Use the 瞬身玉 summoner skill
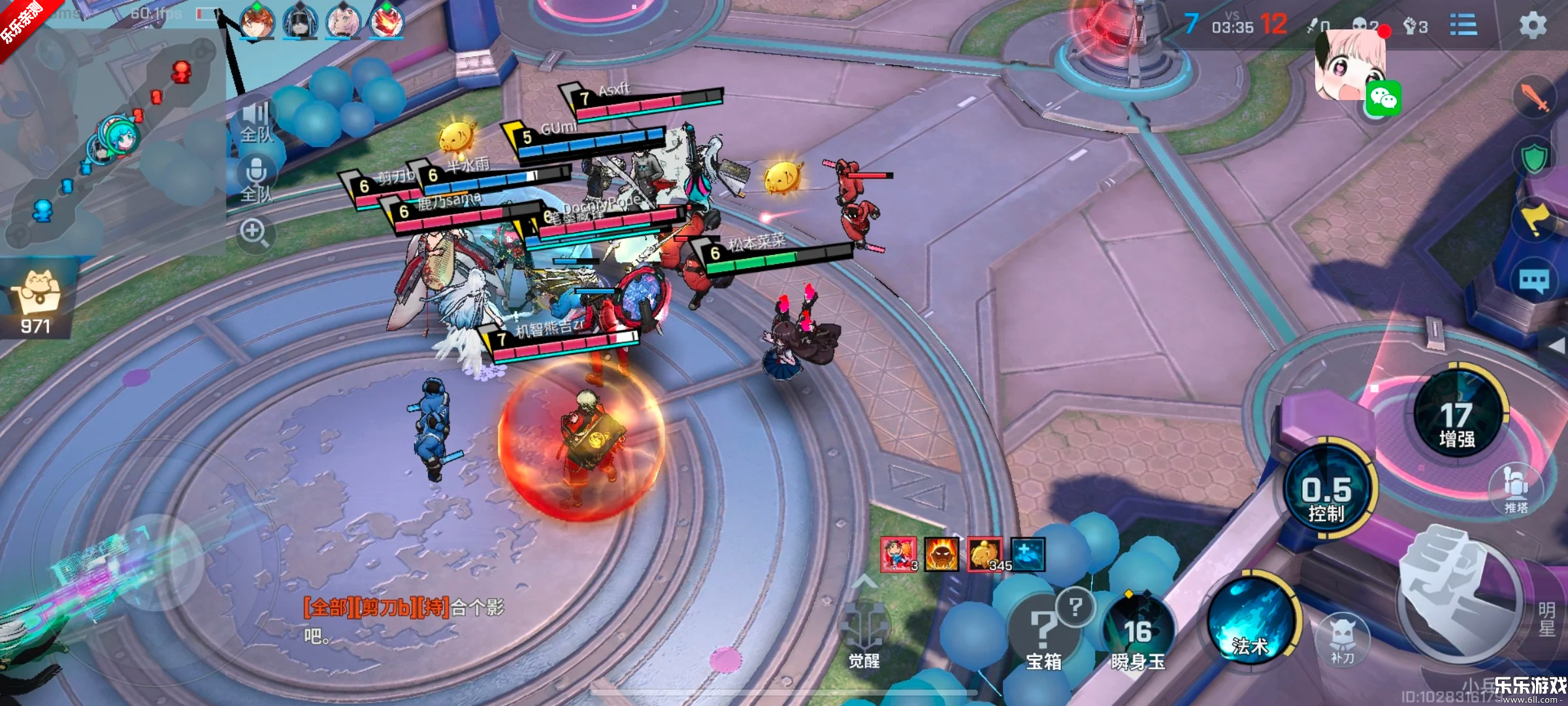The image size is (1568, 706). tap(1137, 634)
